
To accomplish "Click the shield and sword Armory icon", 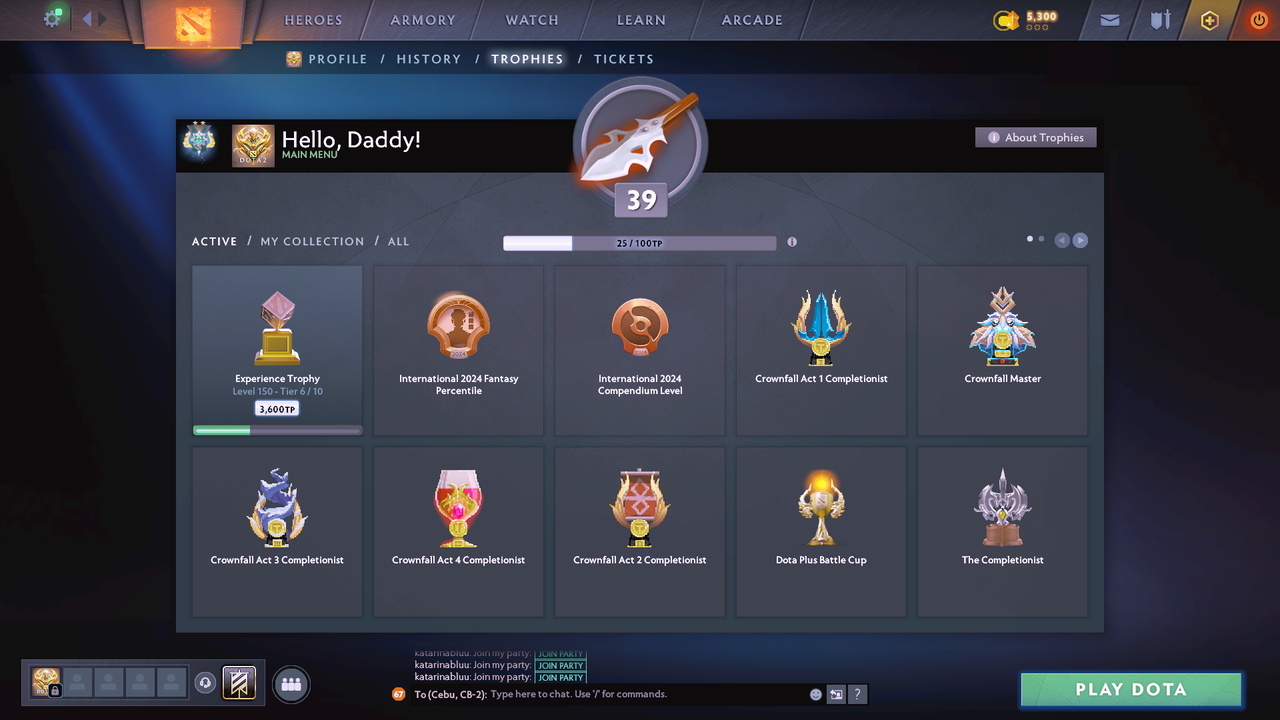I will (x=1158, y=19).
